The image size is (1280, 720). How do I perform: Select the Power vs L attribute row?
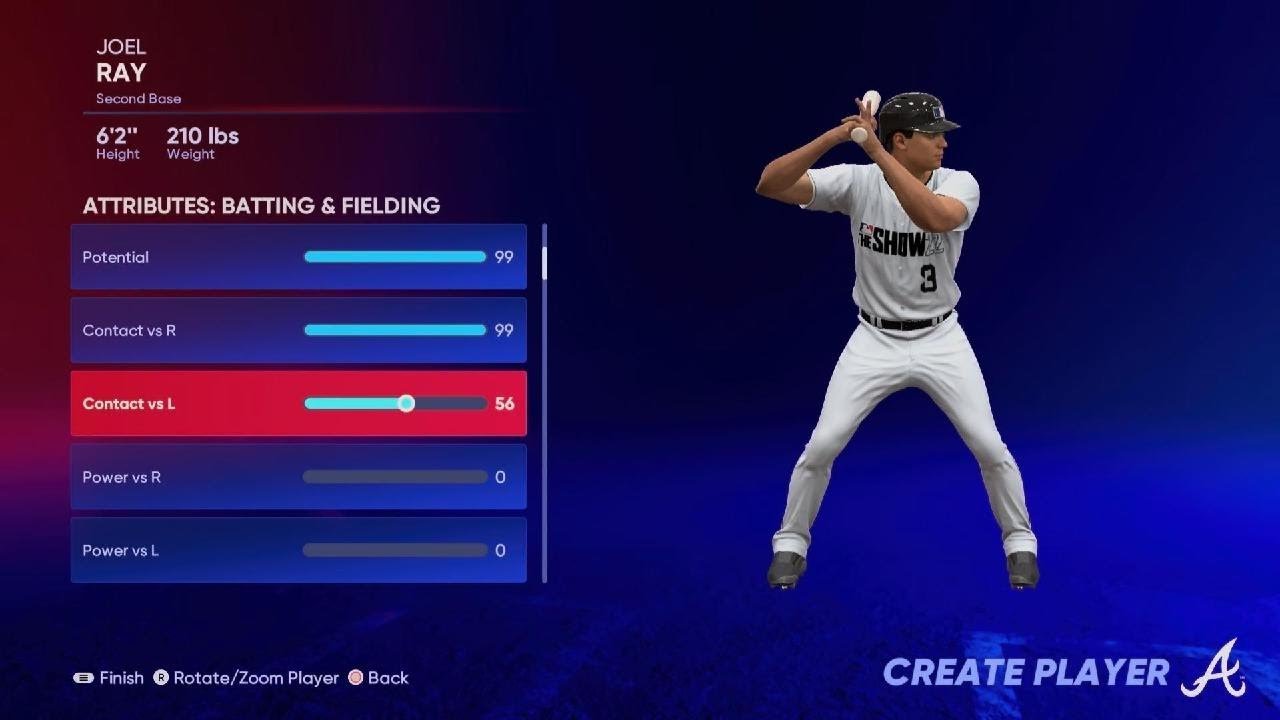(x=297, y=550)
